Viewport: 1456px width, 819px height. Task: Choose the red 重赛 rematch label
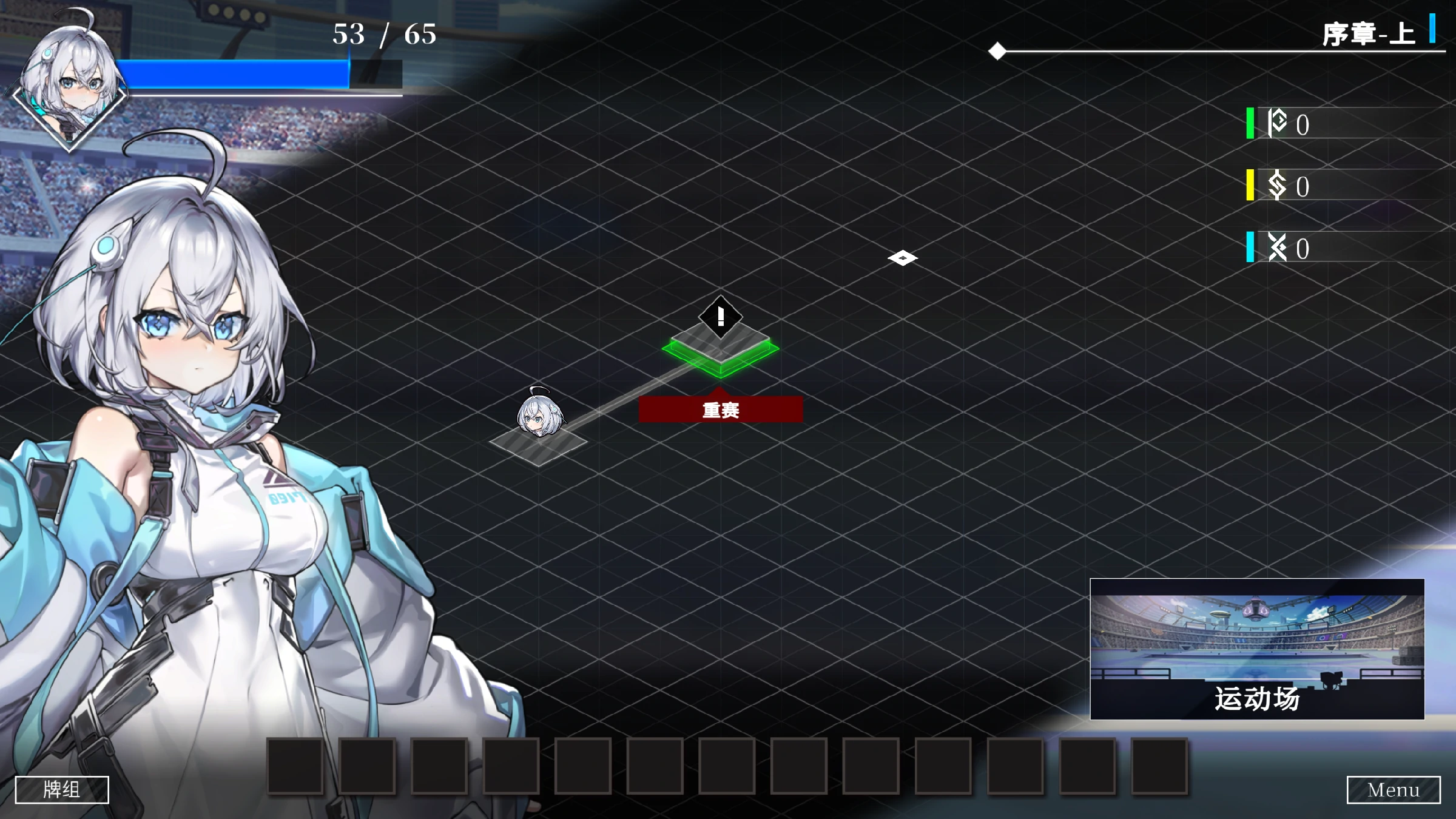[x=720, y=409]
